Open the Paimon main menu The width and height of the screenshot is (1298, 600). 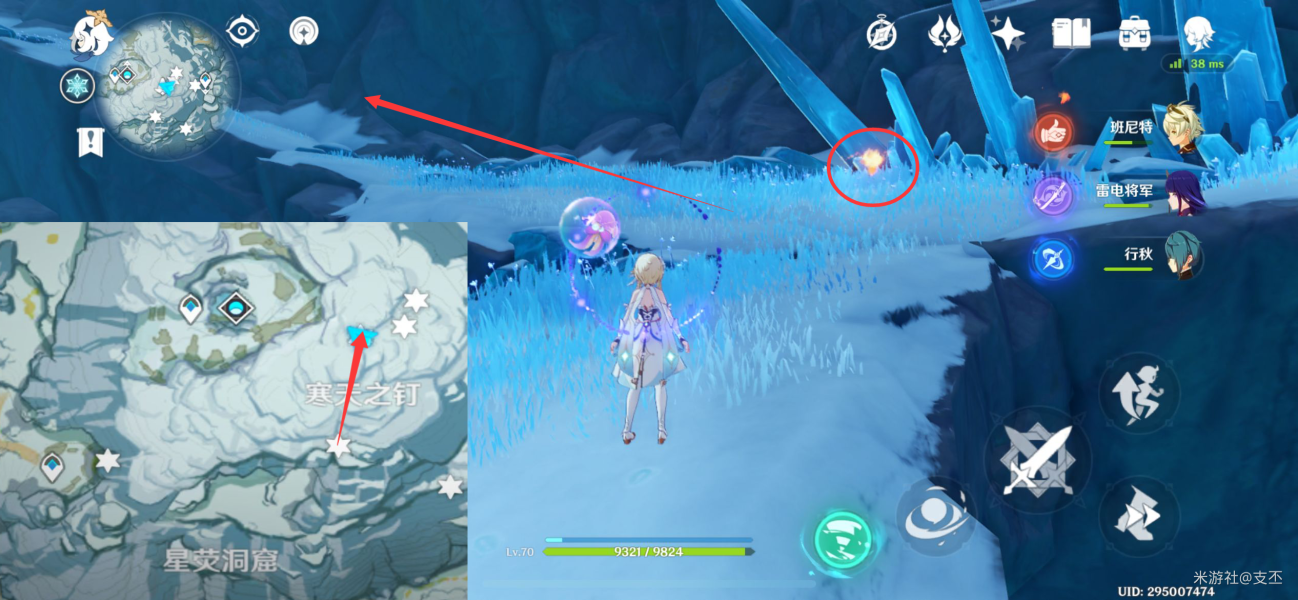pyautogui.click(x=91, y=33)
